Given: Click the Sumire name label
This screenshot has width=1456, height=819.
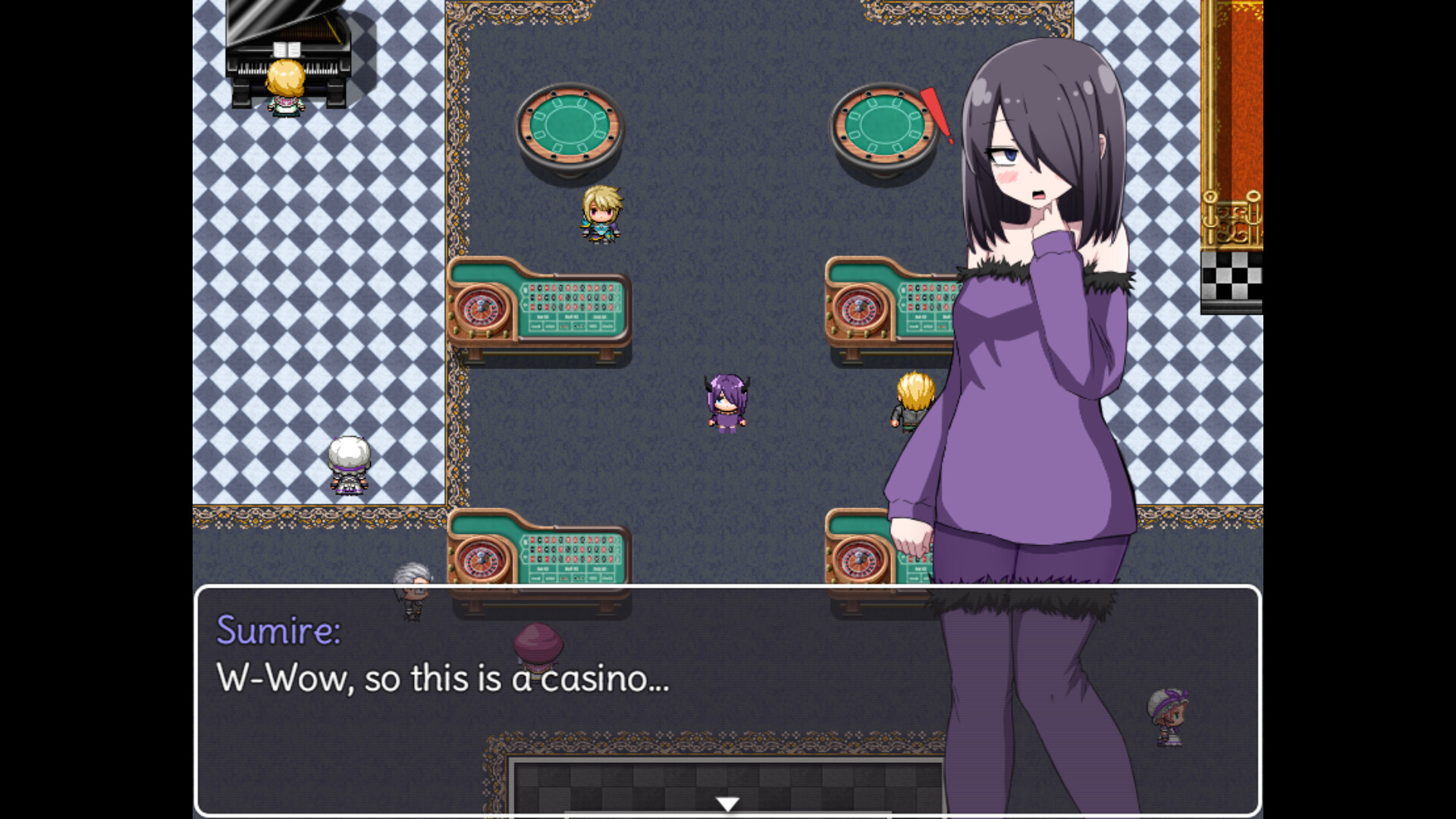Looking at the screenshot, I should pyautogui.click(x=278, y=632).
